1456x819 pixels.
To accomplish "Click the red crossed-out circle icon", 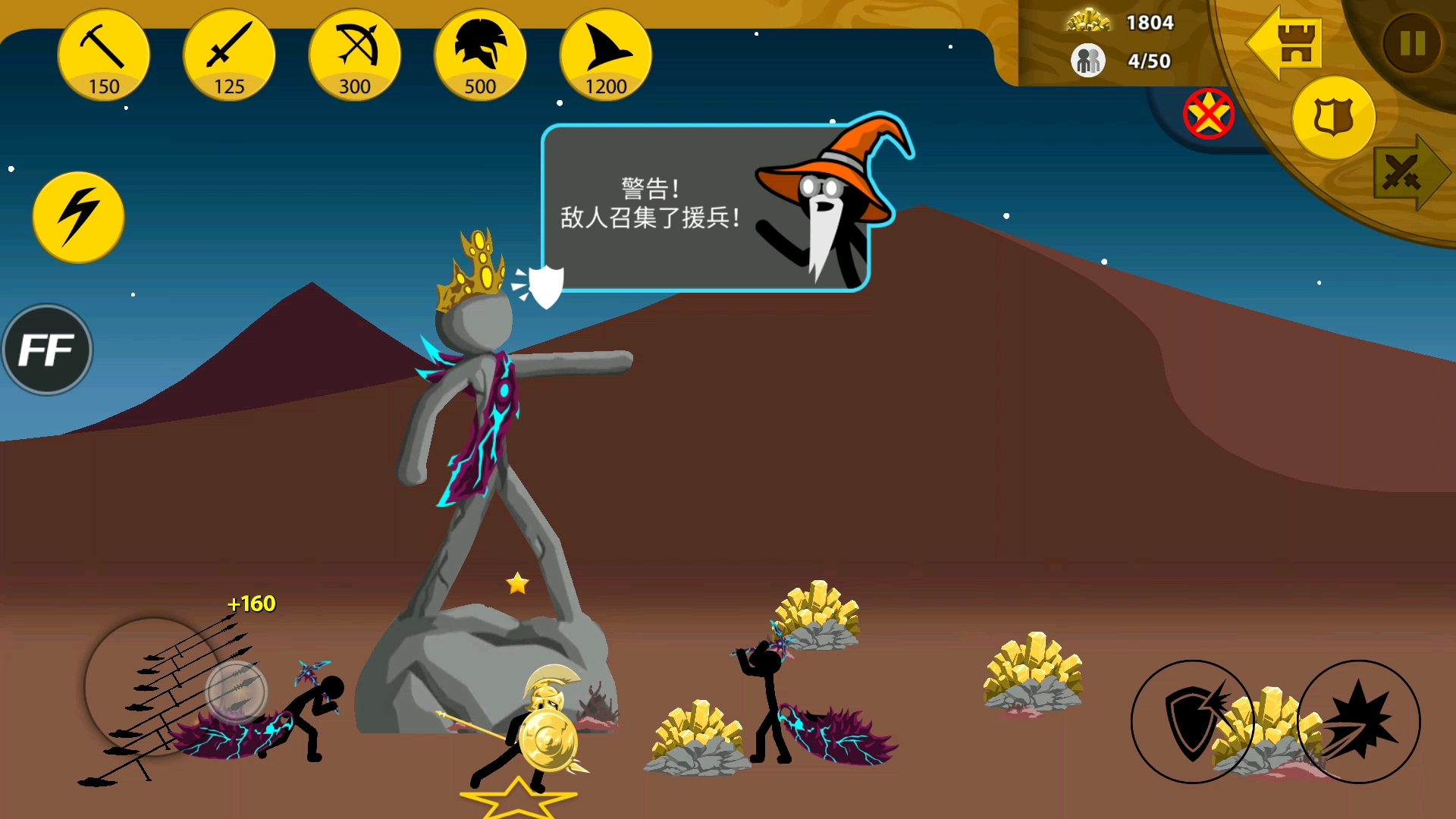I will (x=1208, y=115).
